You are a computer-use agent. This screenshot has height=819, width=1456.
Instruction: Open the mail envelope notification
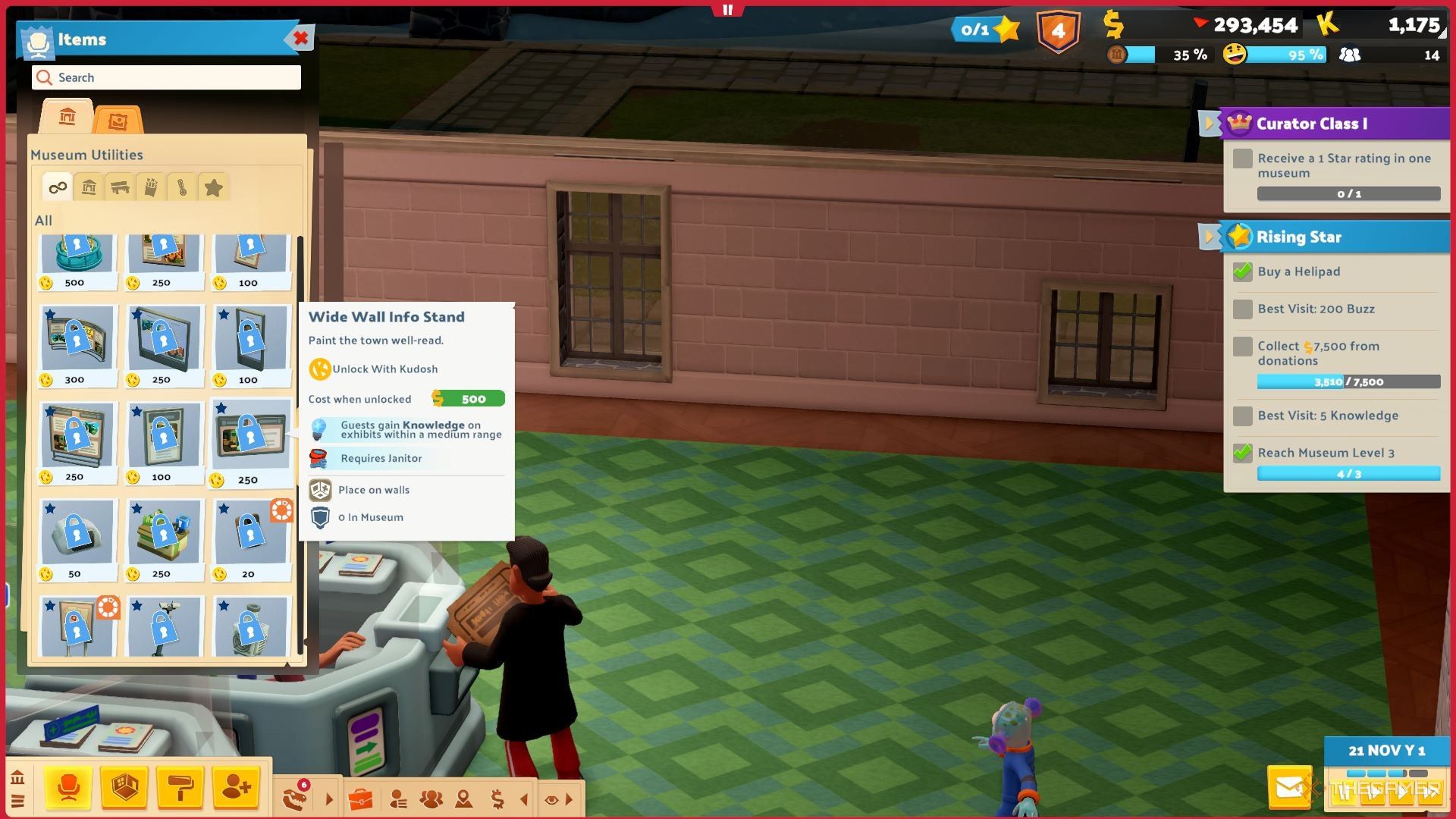pos(1288,786)
